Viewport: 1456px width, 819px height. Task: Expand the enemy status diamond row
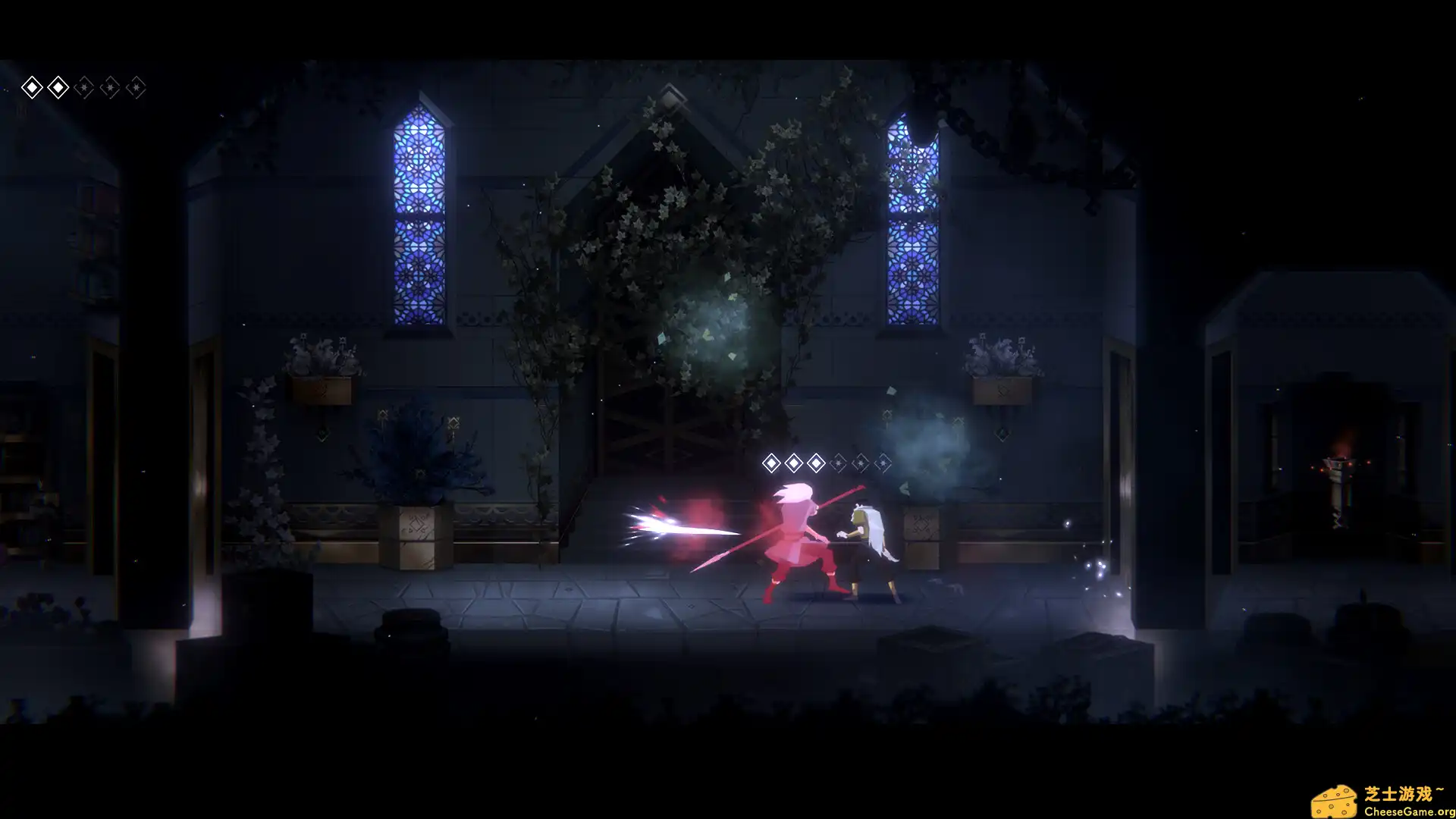(x=827, y=463)
